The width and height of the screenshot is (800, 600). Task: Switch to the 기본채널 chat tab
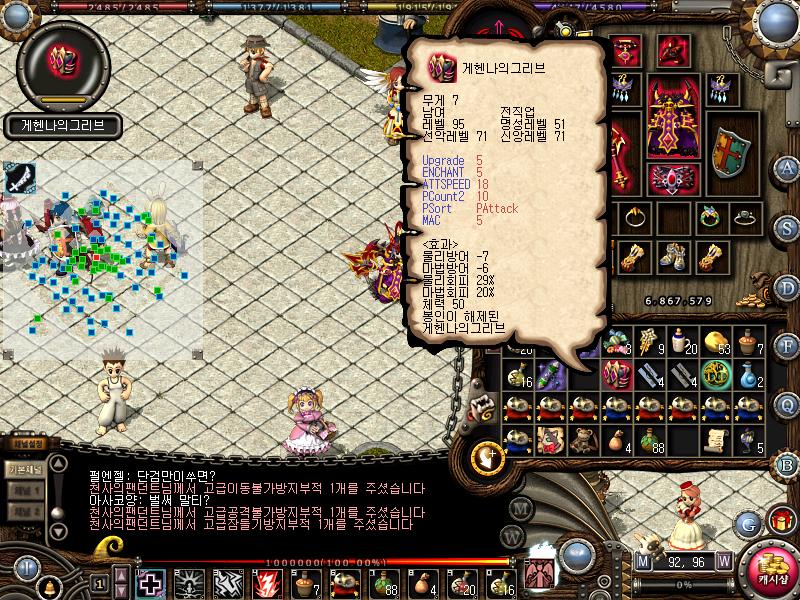[x=24, y=468]
